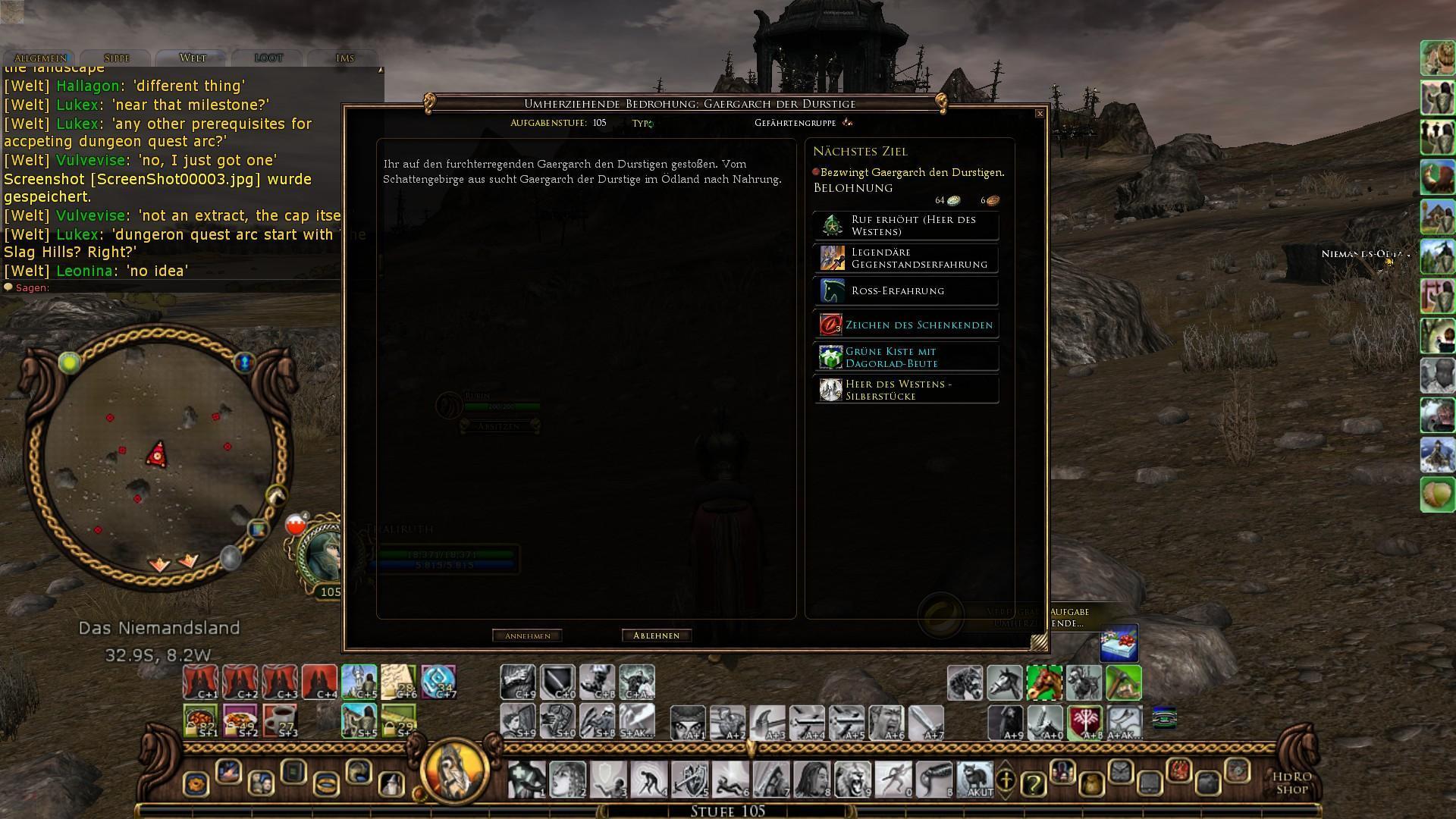Select the Welt chat tab
Screen dimensions: 1456x819
[193, 58]
